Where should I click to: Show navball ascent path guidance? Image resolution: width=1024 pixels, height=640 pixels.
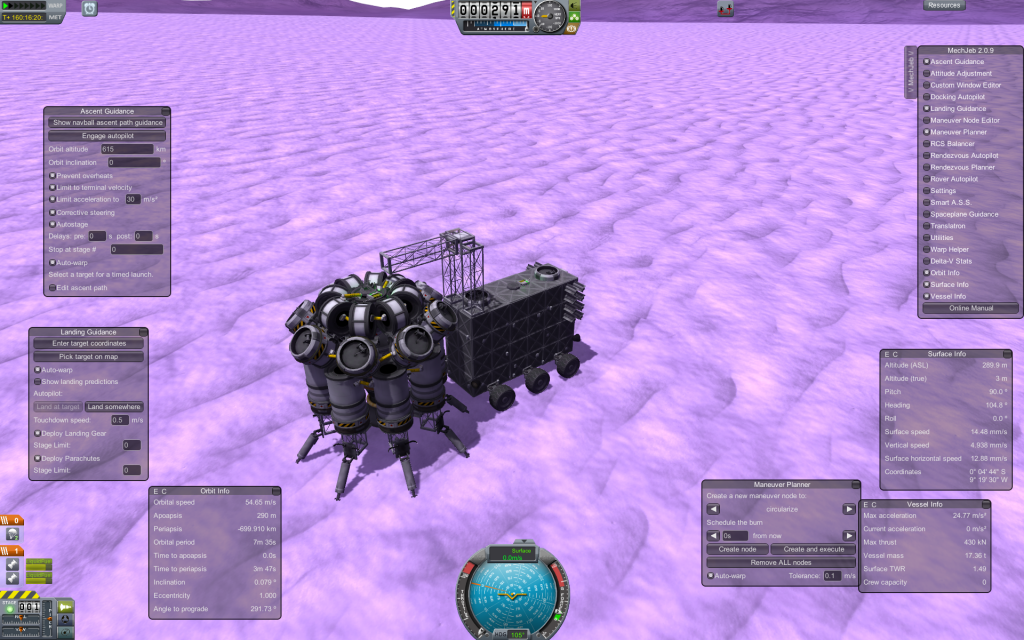107,123
